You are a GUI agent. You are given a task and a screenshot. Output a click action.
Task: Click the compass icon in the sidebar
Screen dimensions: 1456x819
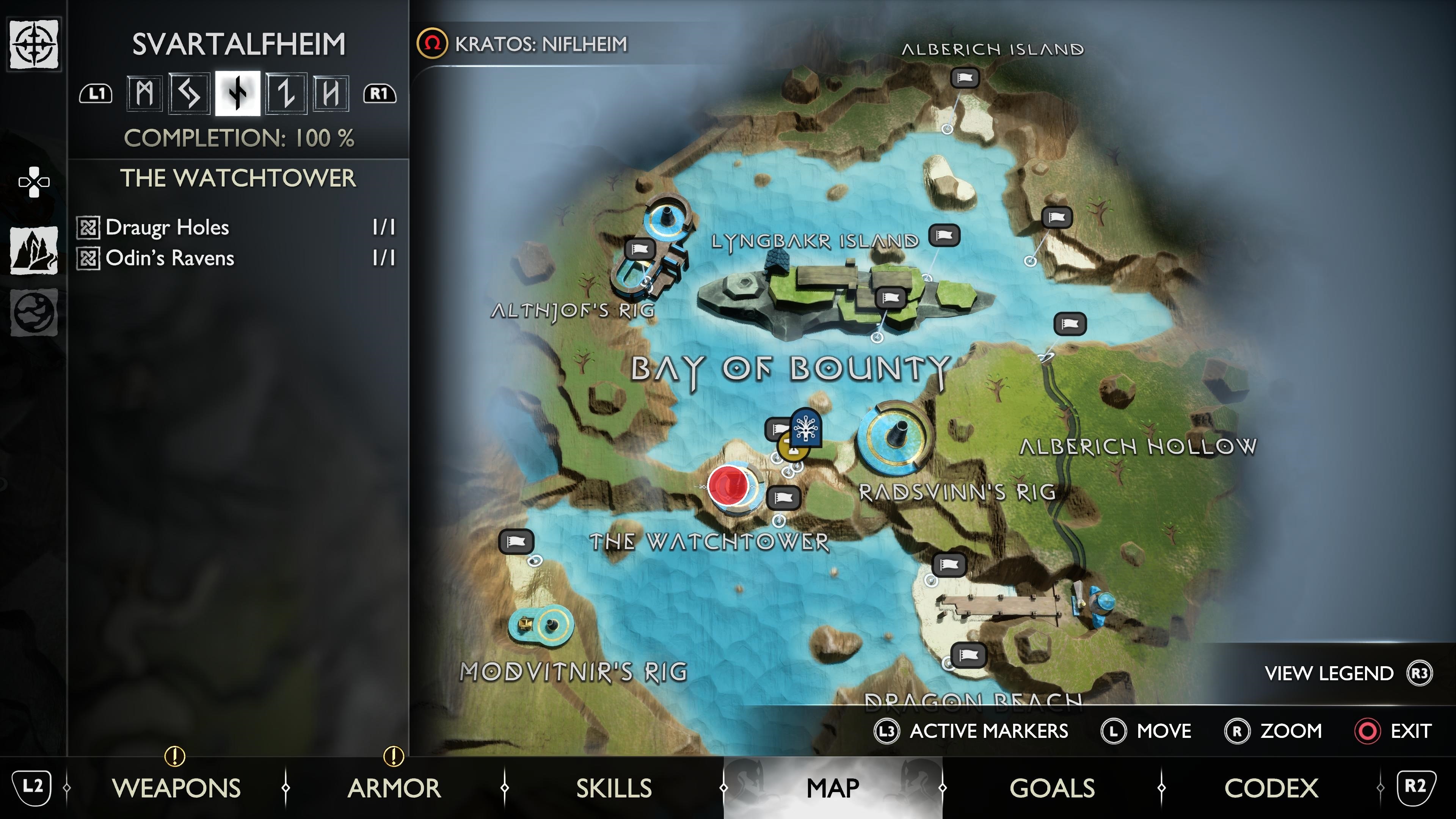pos(34,44)
